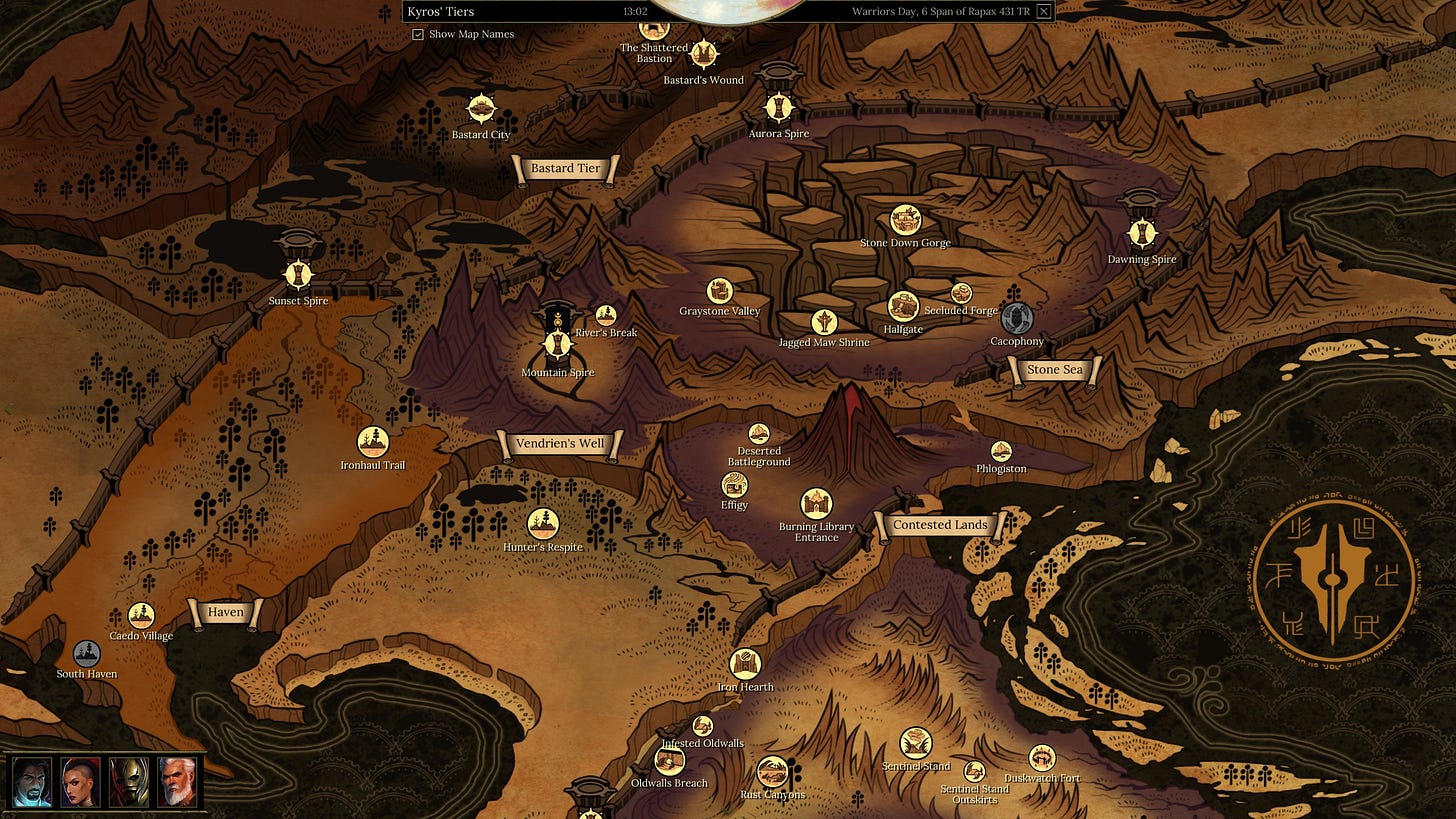This screenshot has height=819, width=1456.
Task: Select the Caedo Village marker
Action: [x=141, y=615]
